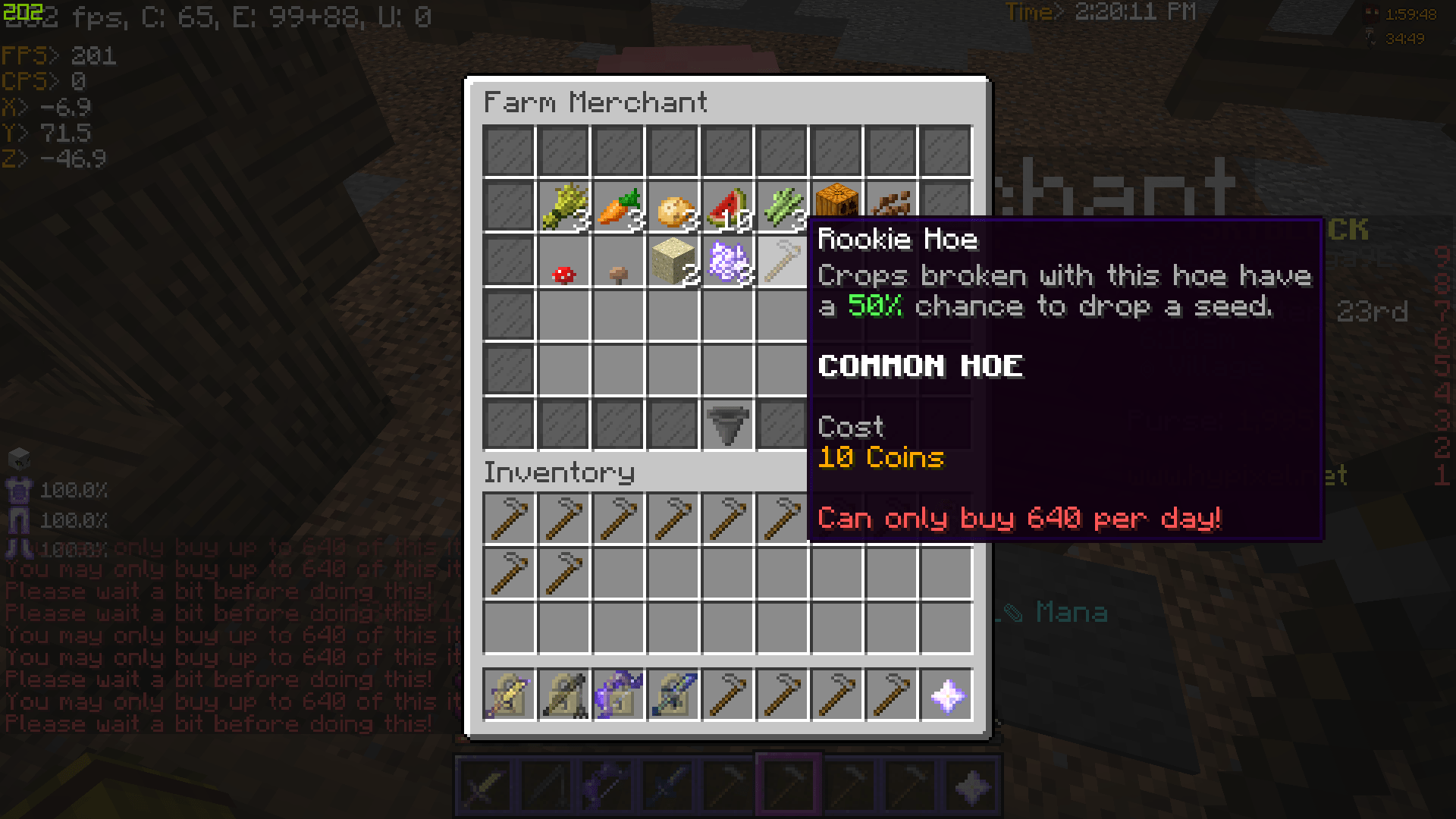
Task: Click the sand block stack of 2
Action: [x=673, y=259]
